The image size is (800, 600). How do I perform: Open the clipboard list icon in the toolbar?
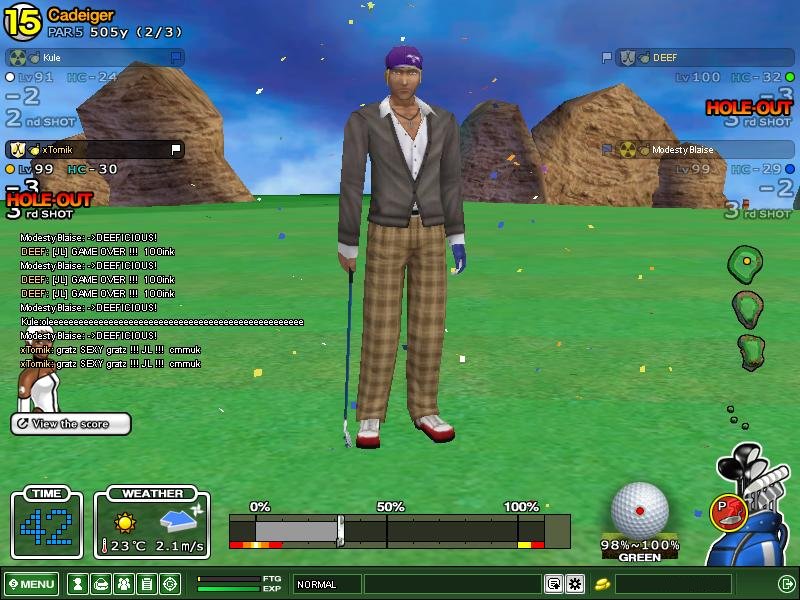tap(146, 584)
